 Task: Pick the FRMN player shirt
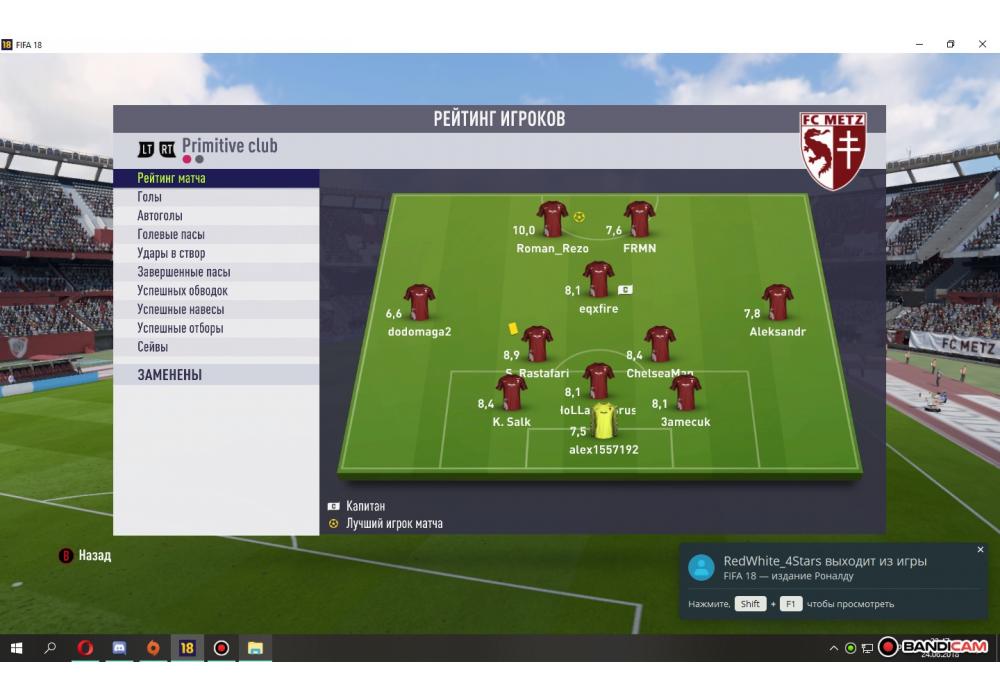[639, 219]
